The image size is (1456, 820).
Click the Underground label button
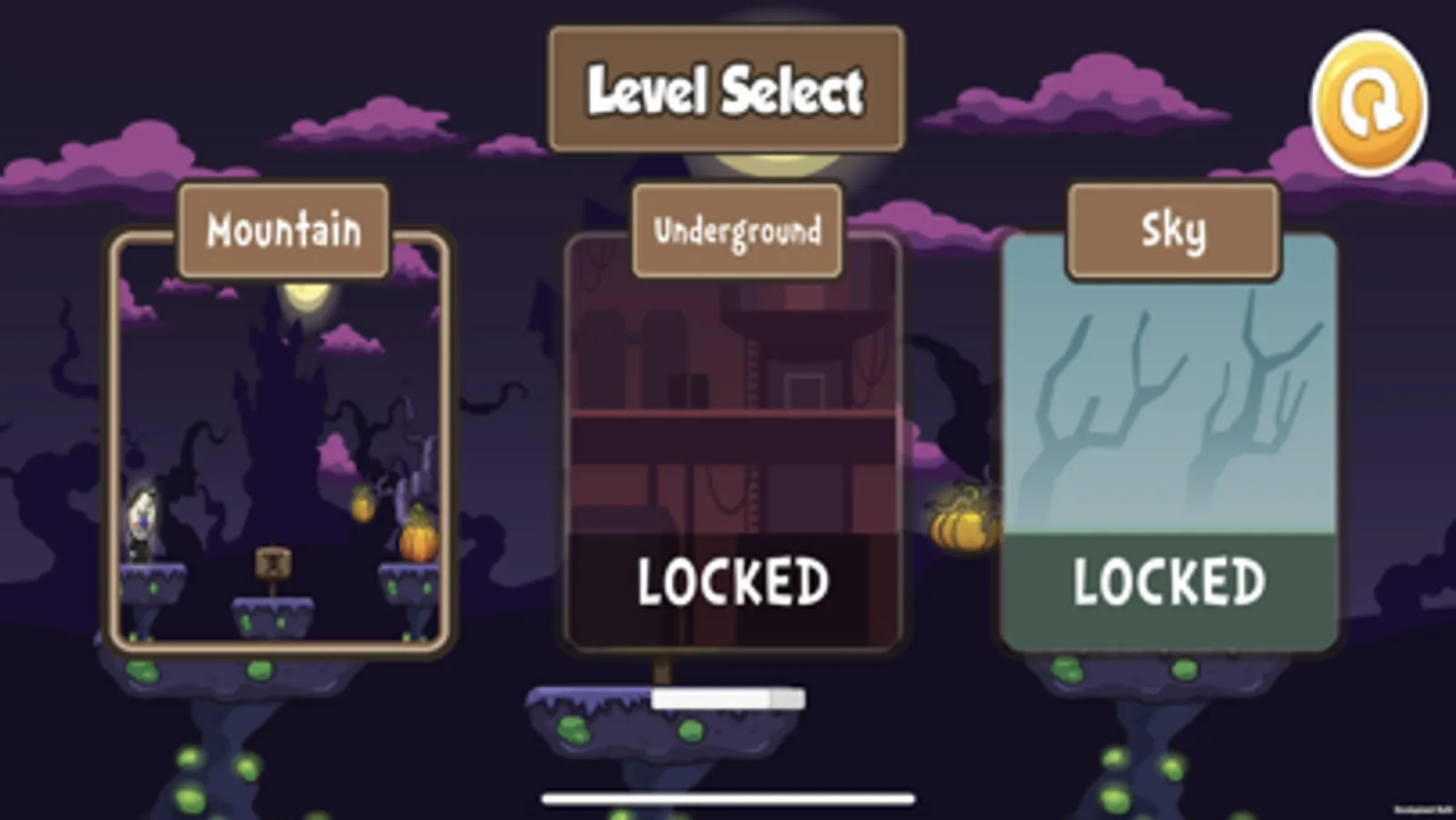coord(737,231)
